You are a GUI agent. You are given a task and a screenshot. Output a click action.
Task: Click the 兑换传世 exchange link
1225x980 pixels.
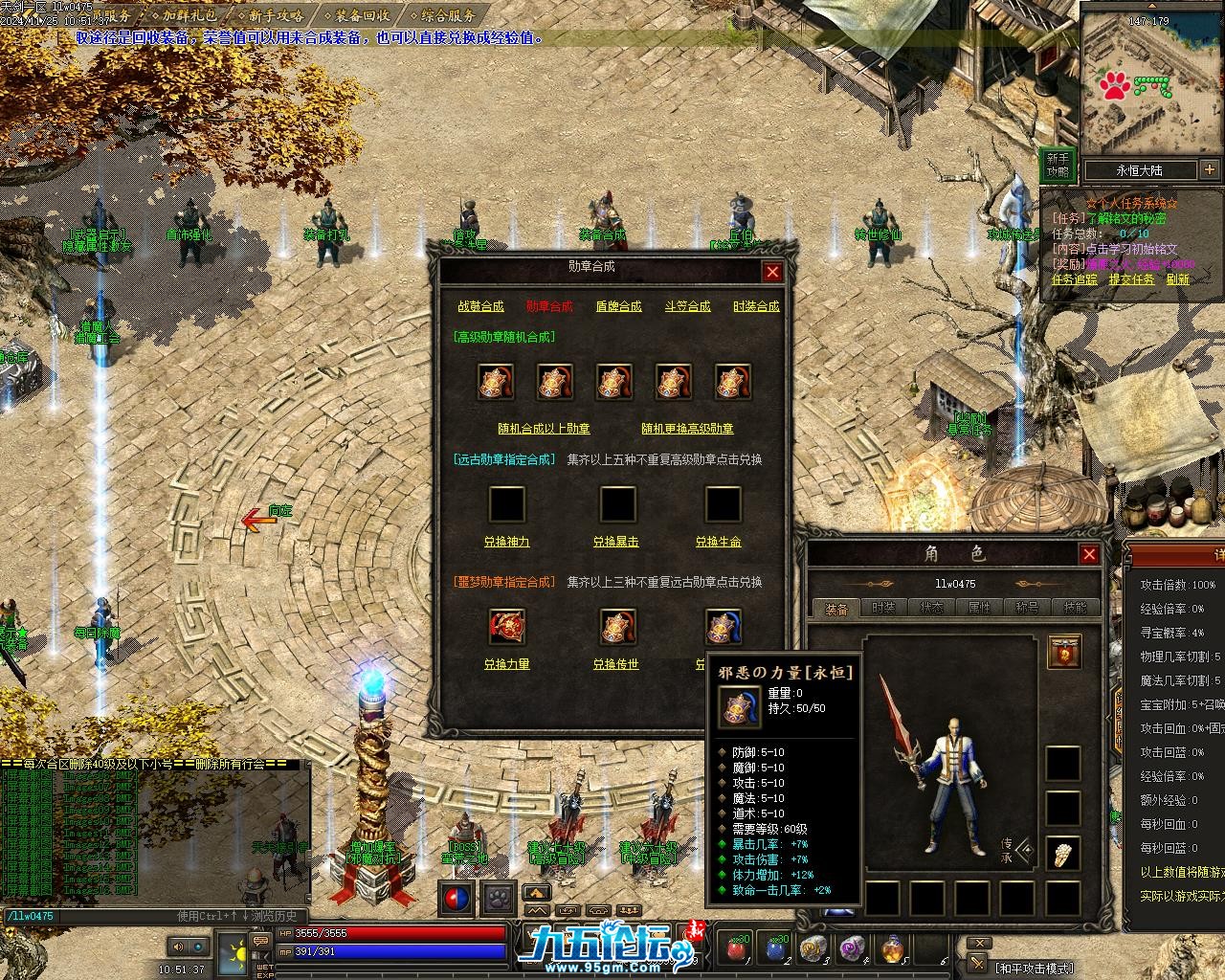[615, 664]
